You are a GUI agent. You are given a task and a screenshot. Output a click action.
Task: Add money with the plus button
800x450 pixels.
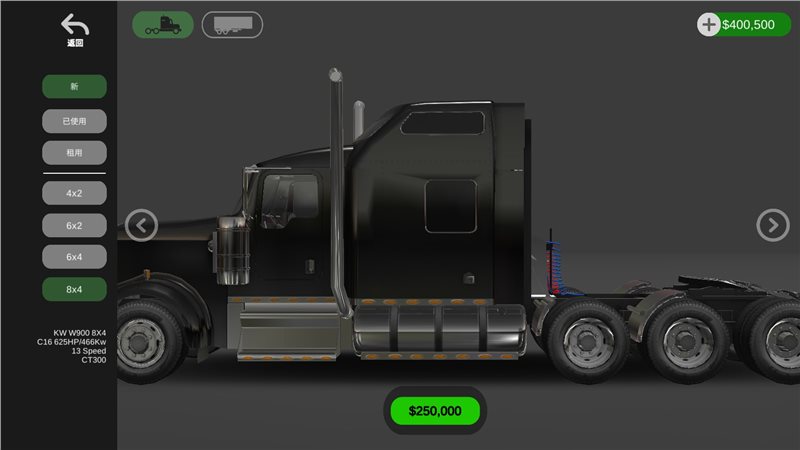coord(709,25)
